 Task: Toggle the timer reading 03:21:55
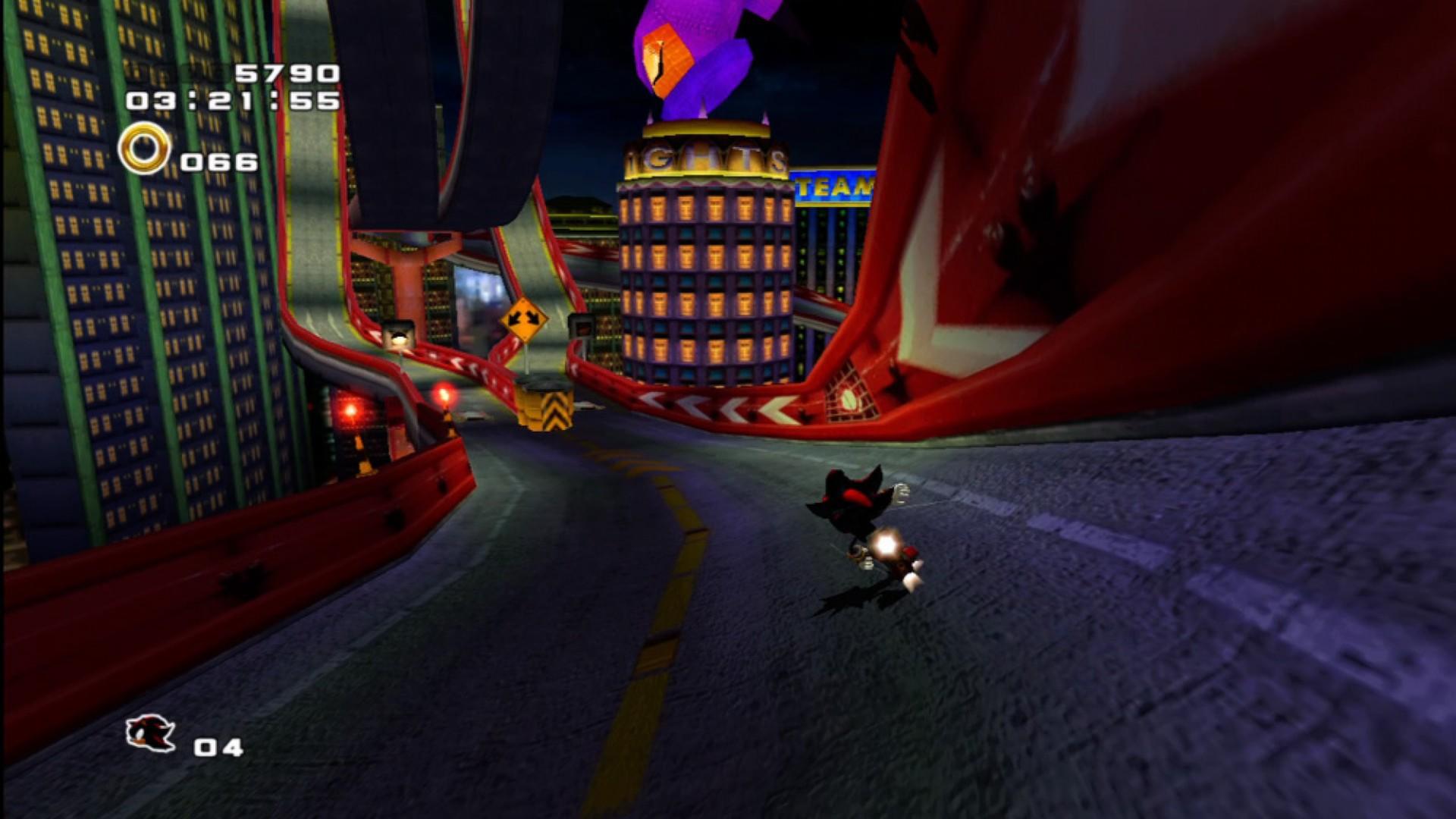[231, 99]
